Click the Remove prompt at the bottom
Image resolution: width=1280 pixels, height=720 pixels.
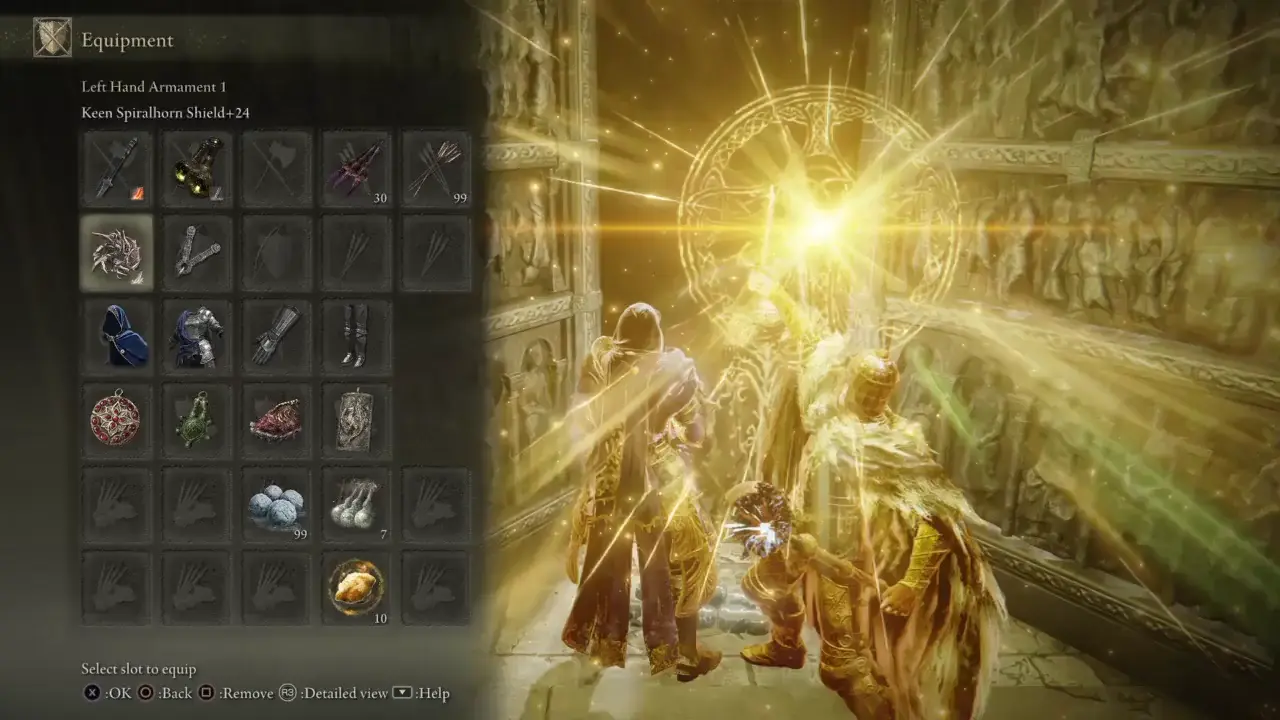click(241, 692)
